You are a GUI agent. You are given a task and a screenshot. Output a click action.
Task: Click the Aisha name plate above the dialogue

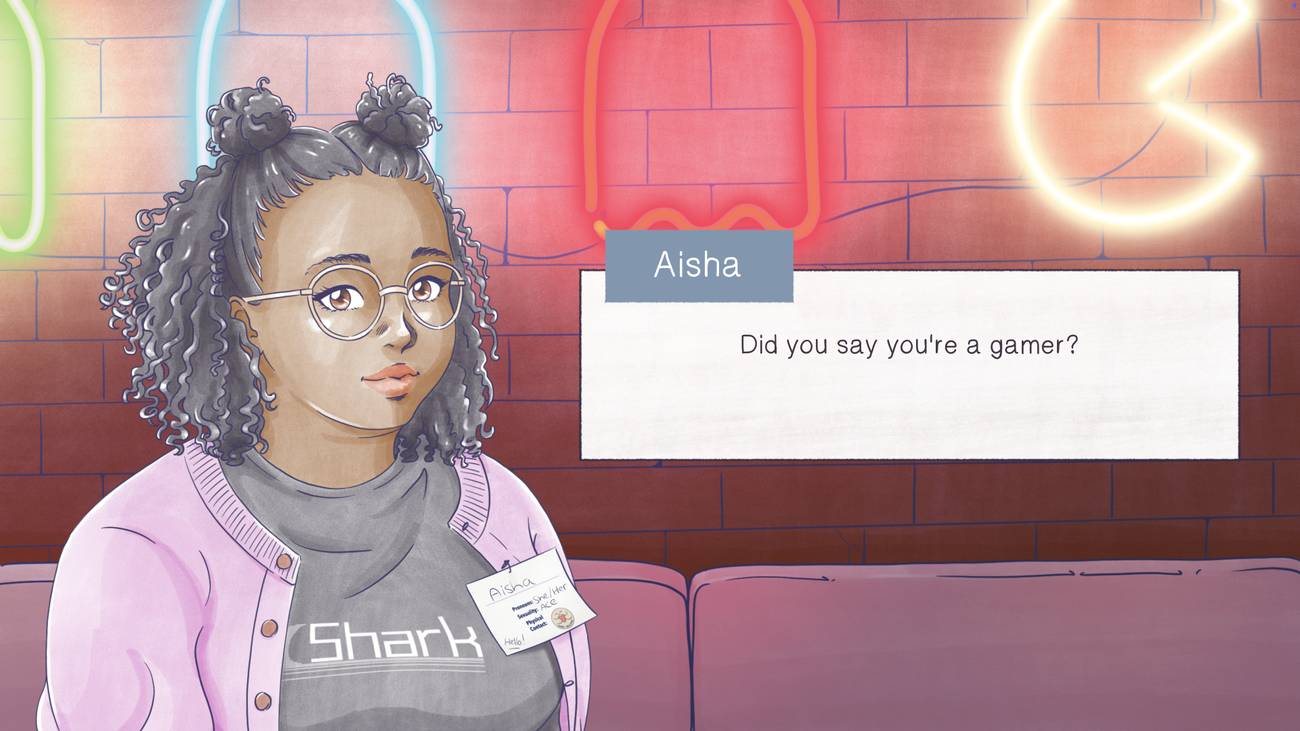pos(698,265)
